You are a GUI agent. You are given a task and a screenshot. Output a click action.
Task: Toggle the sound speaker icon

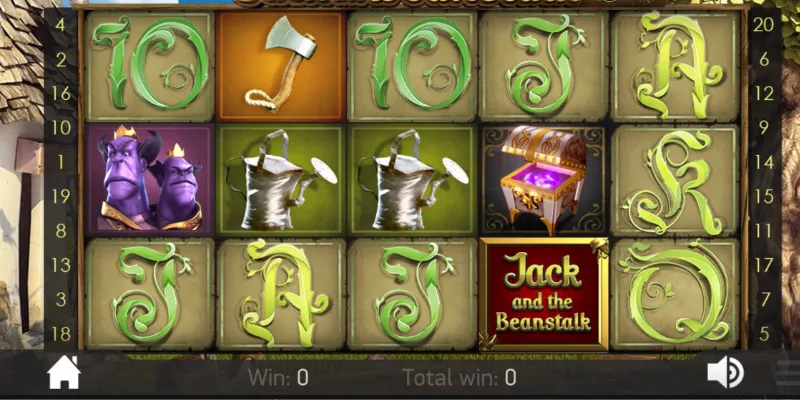tap(724, 373)
